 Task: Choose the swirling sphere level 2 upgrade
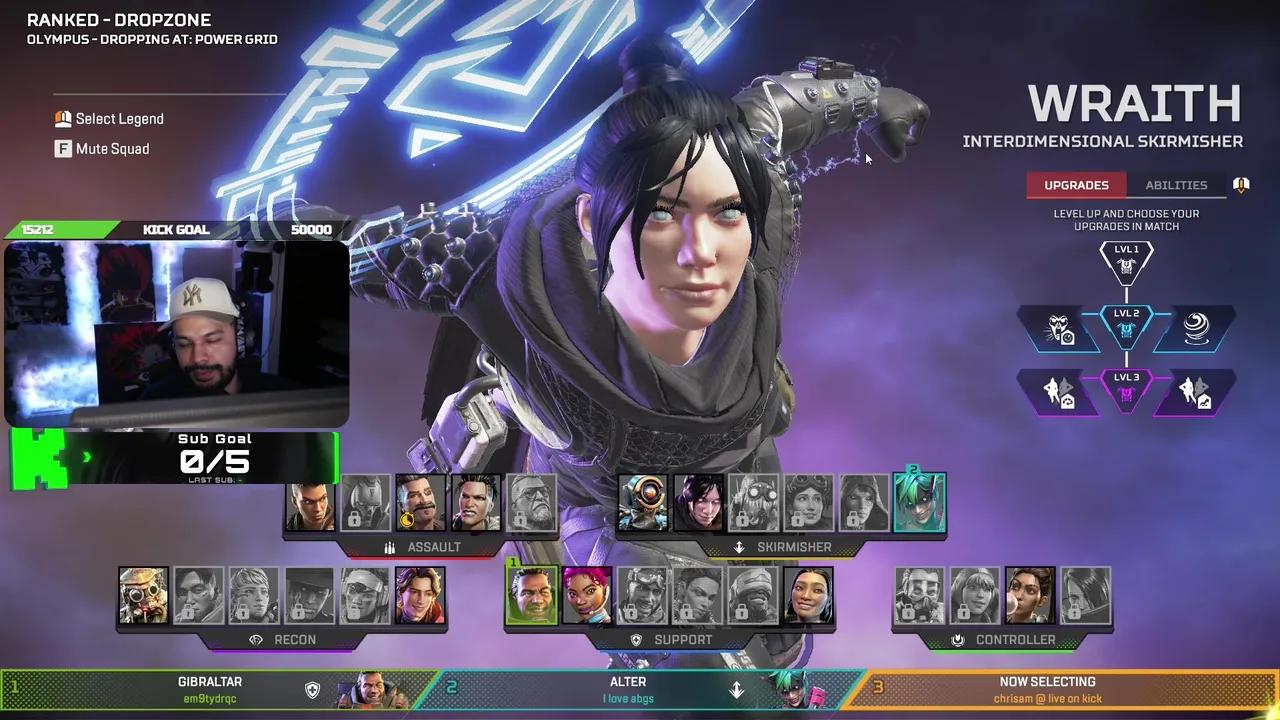pos(1195,330)
